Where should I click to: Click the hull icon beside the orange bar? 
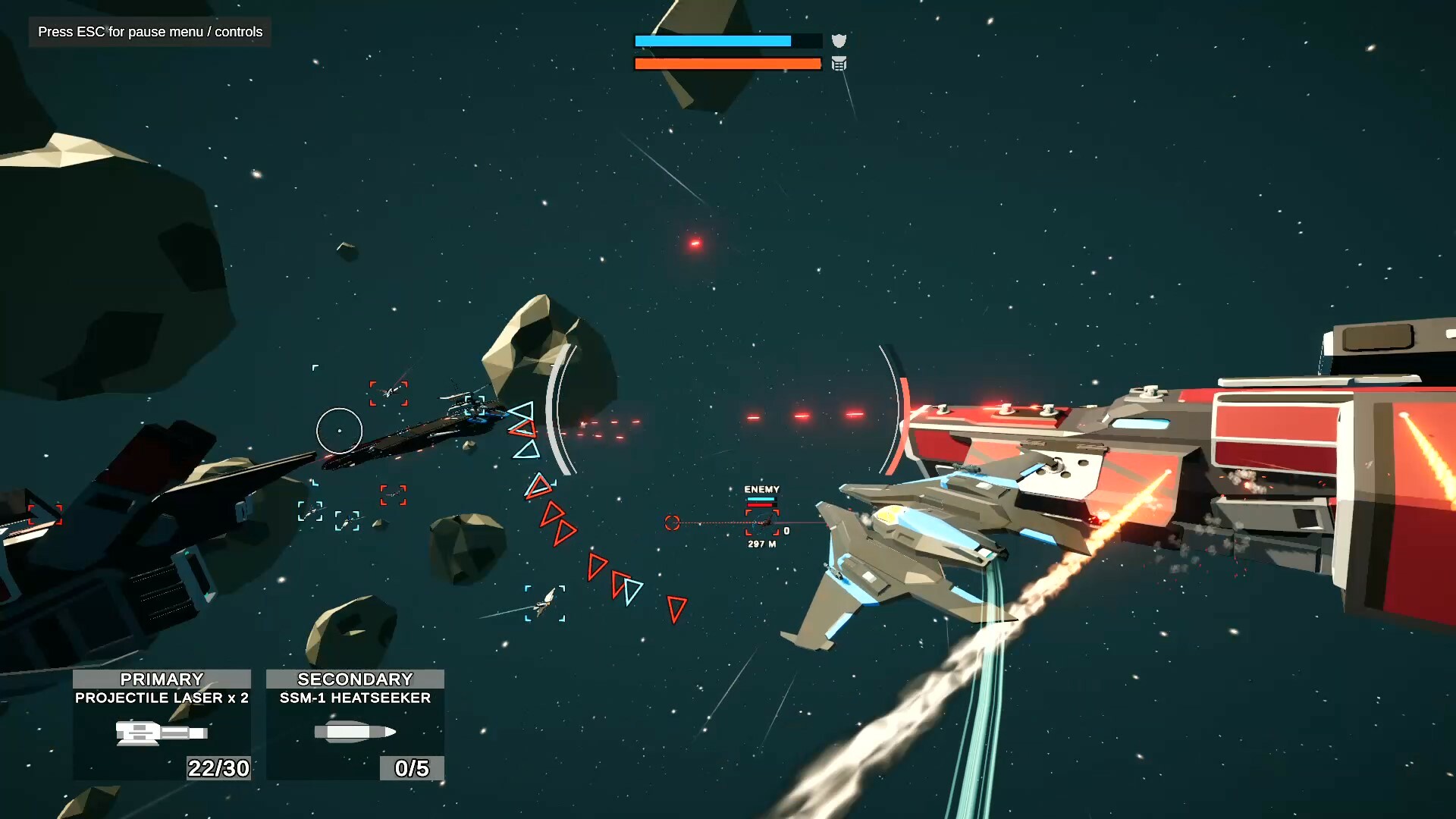839,64
